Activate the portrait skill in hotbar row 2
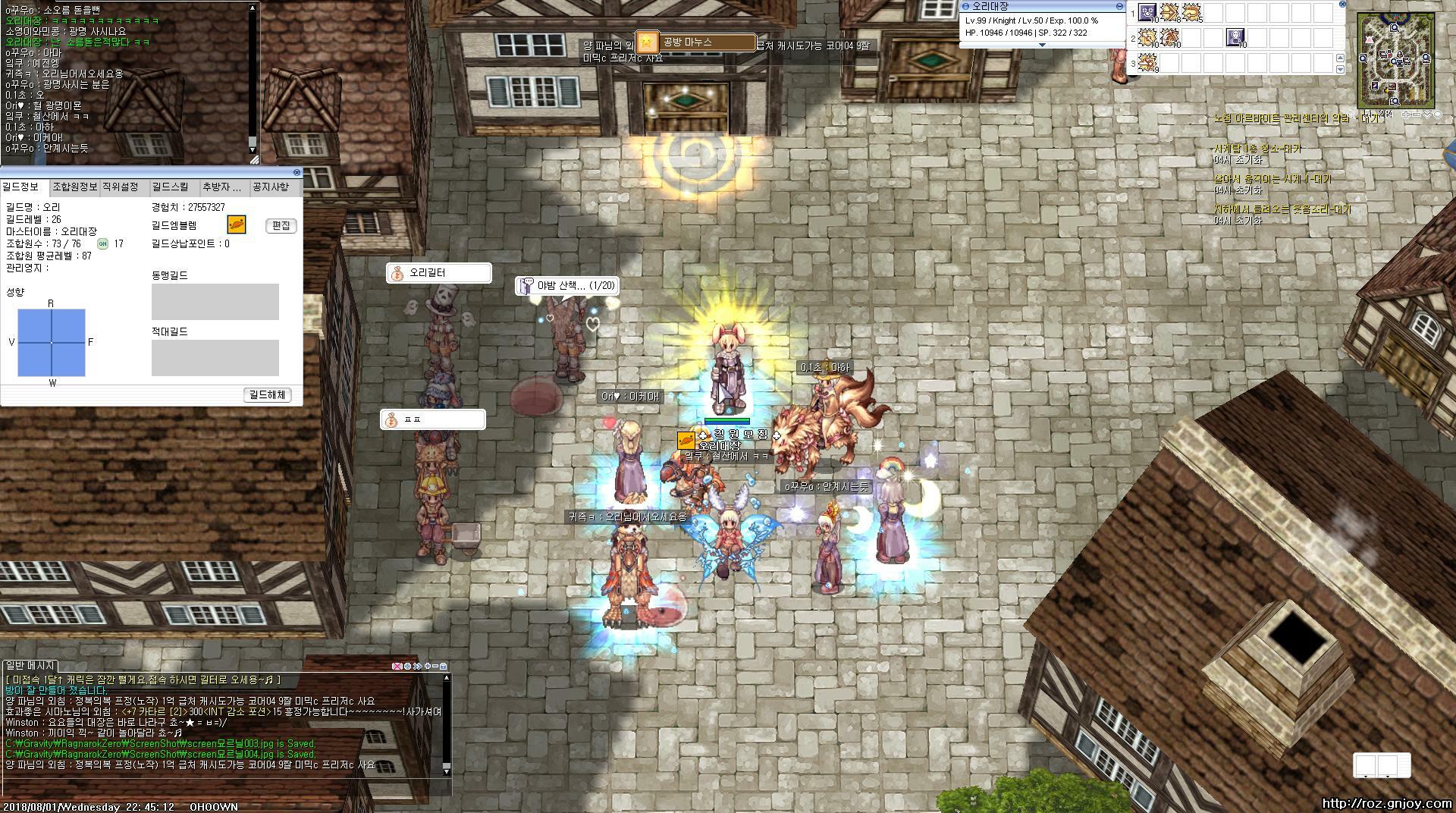 click(1235, 36)
